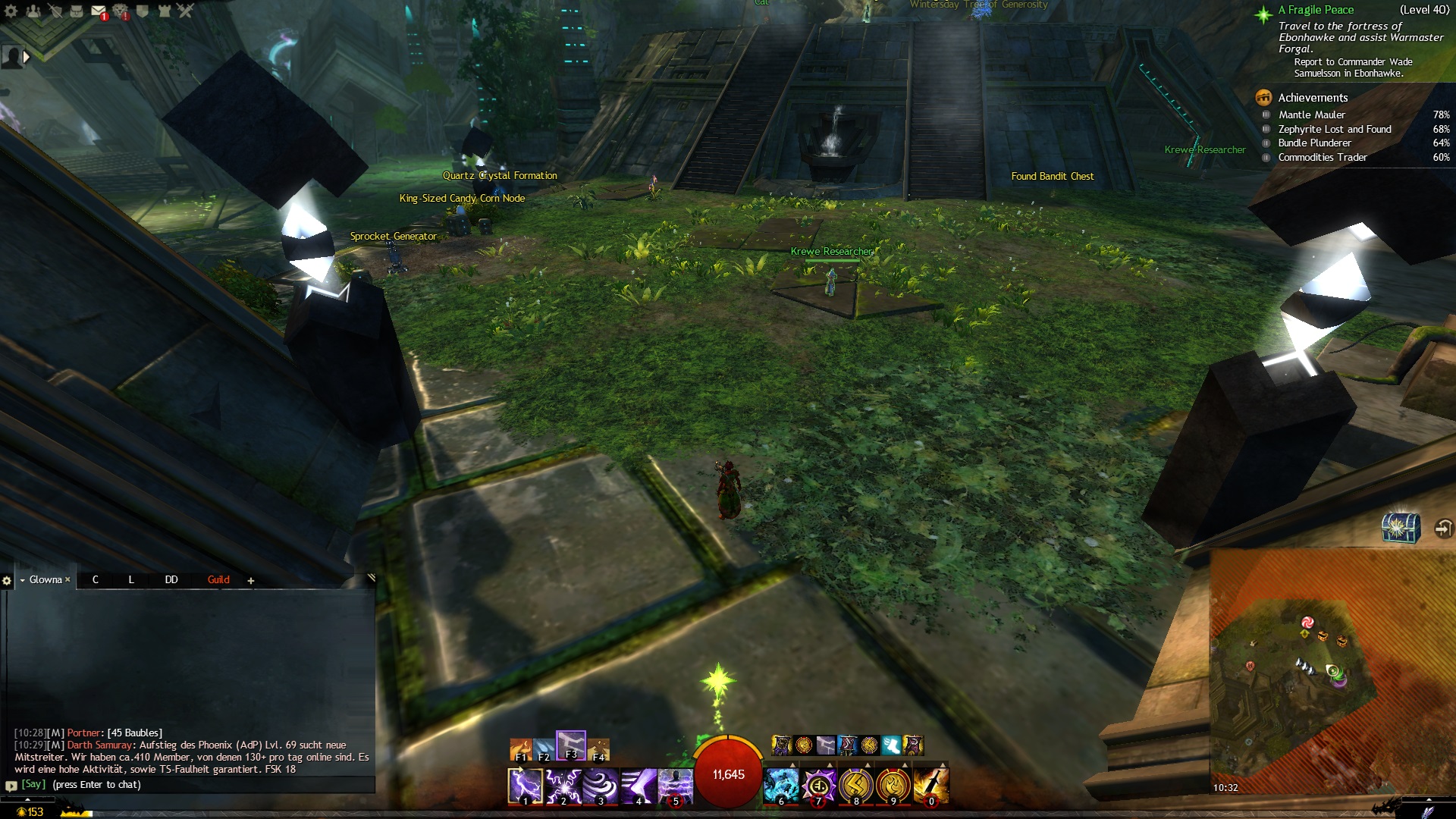Use the healing skill in slot 6
Viewport: 1456px width, 819px height.
point(781,786)
